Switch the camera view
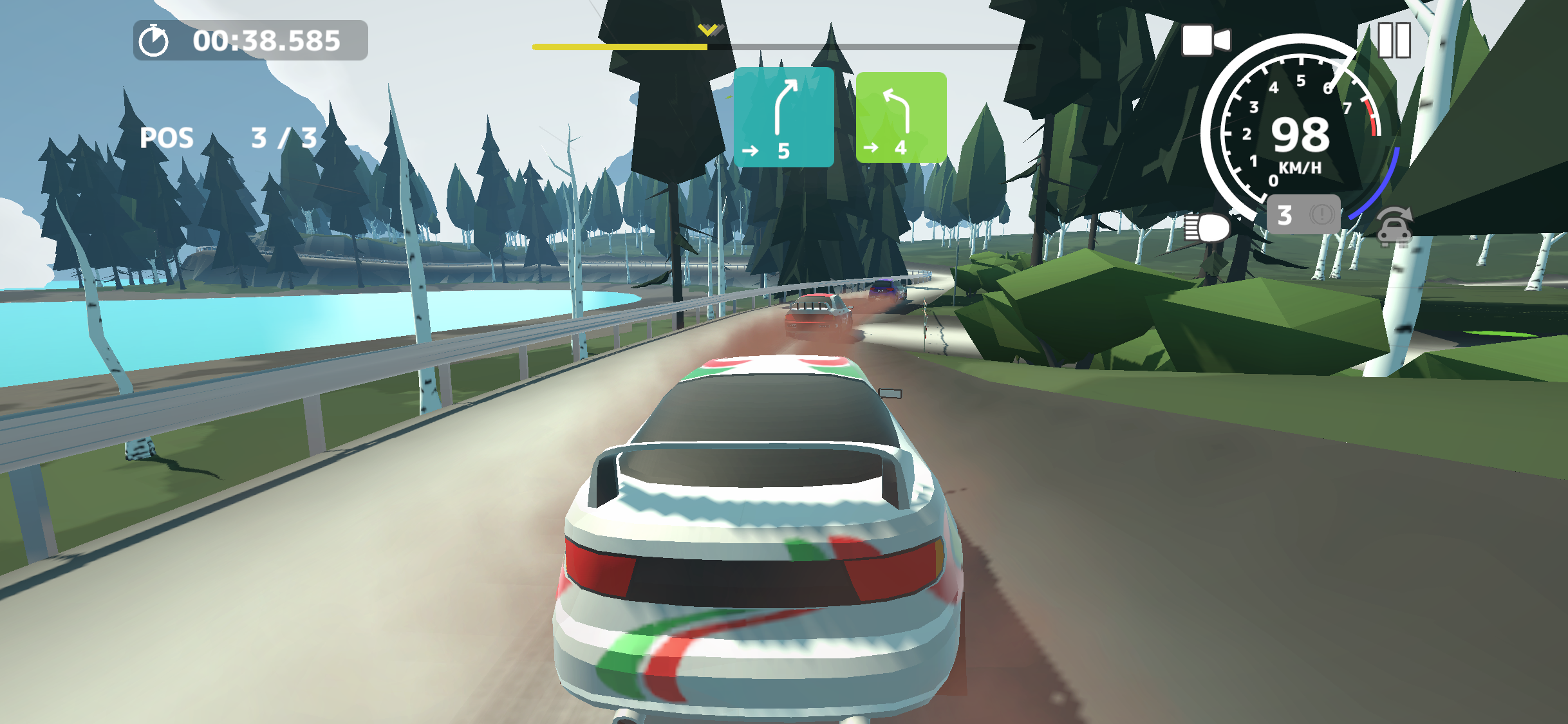This screenshot has height=724, width=1568. pyautogui.click(x=1206, y=41)
